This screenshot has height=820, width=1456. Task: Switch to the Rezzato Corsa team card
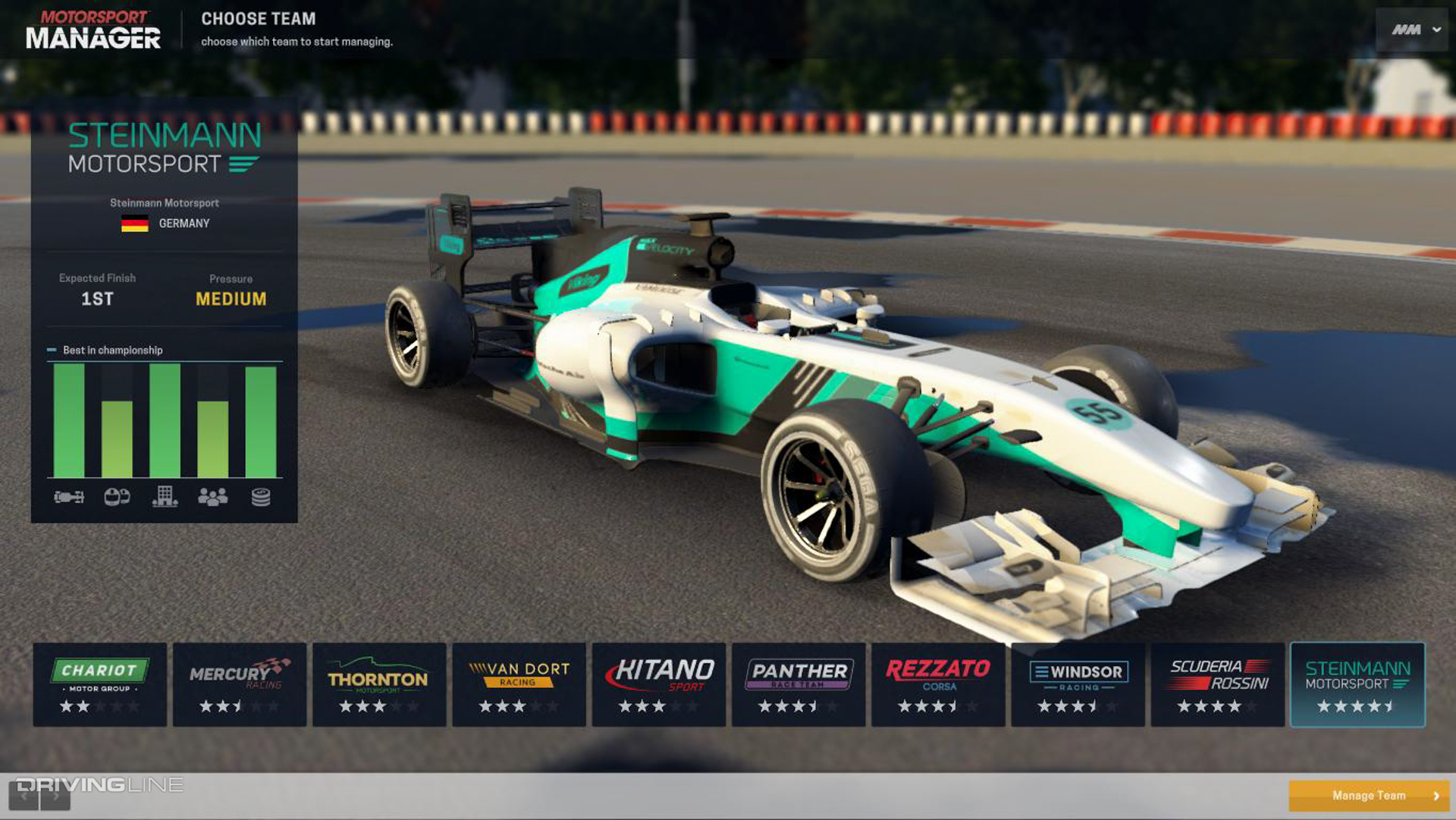tap(938, 683)
